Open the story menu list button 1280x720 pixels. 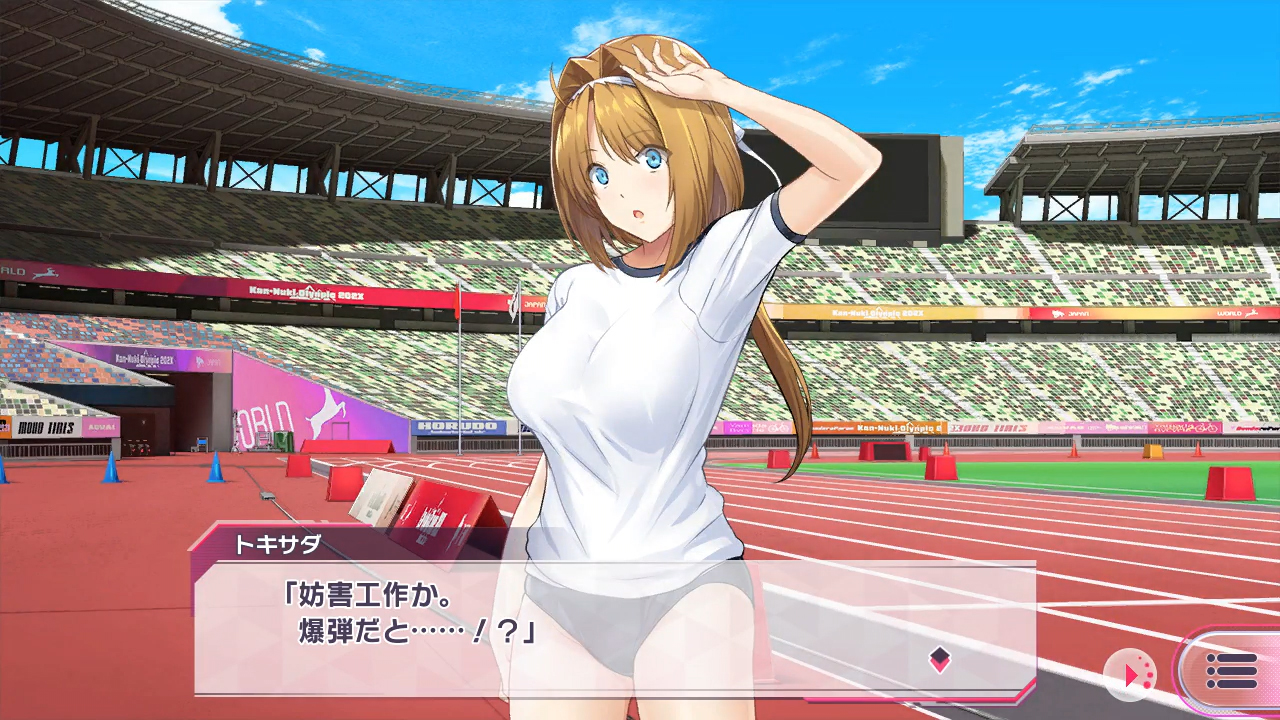[1231, 671]
